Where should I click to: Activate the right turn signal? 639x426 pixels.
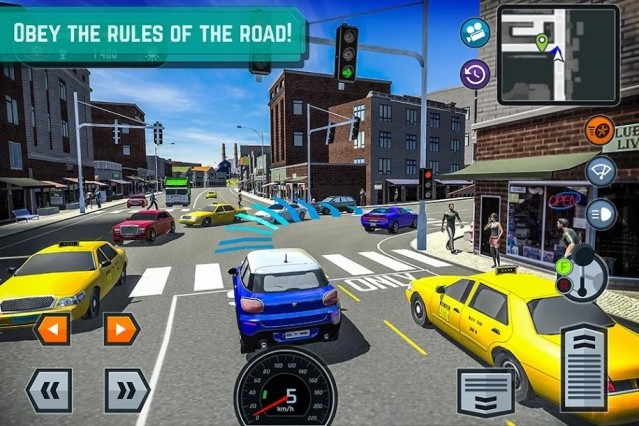click(121, 329)
